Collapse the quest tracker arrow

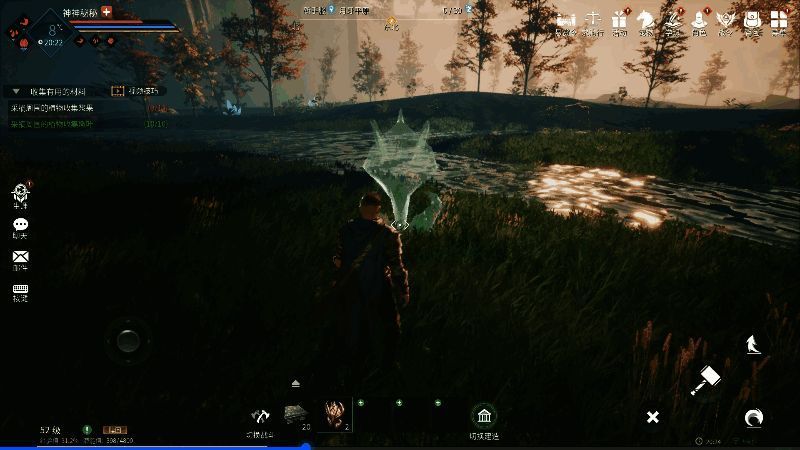[x=16, y=91]
